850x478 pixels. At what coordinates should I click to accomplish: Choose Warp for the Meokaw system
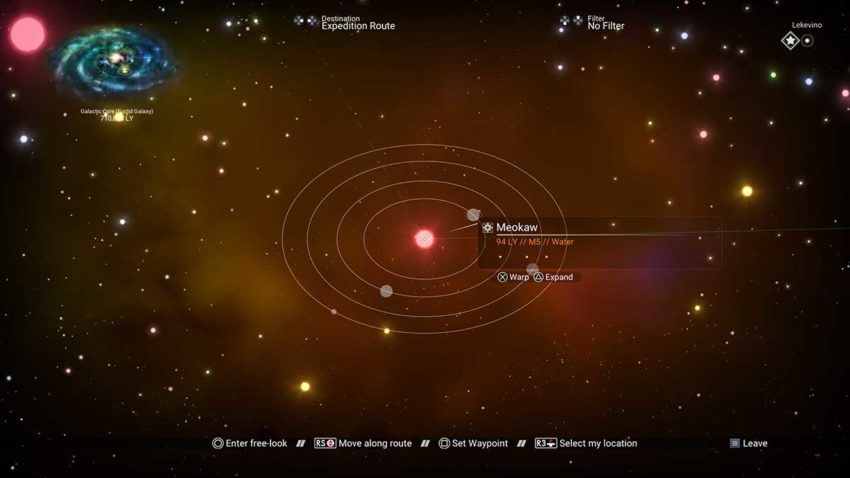pyautogui.click(x=513, y=277)
